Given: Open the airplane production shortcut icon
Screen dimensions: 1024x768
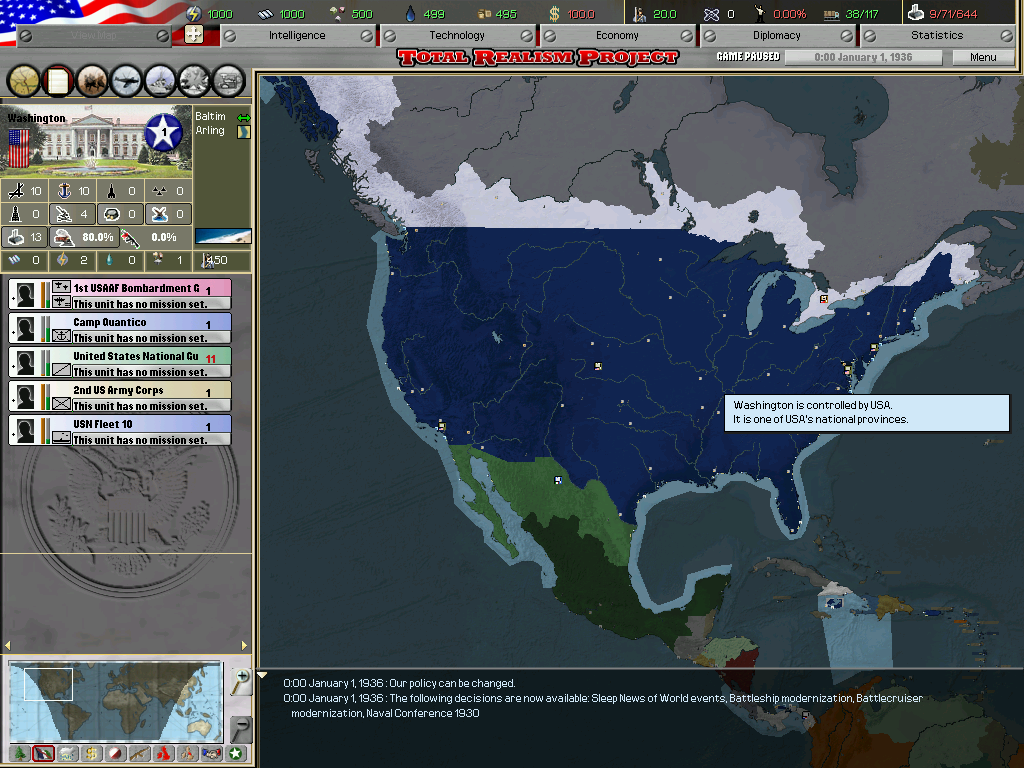Looking at the screenshot, I should click(x=127, y=78).
